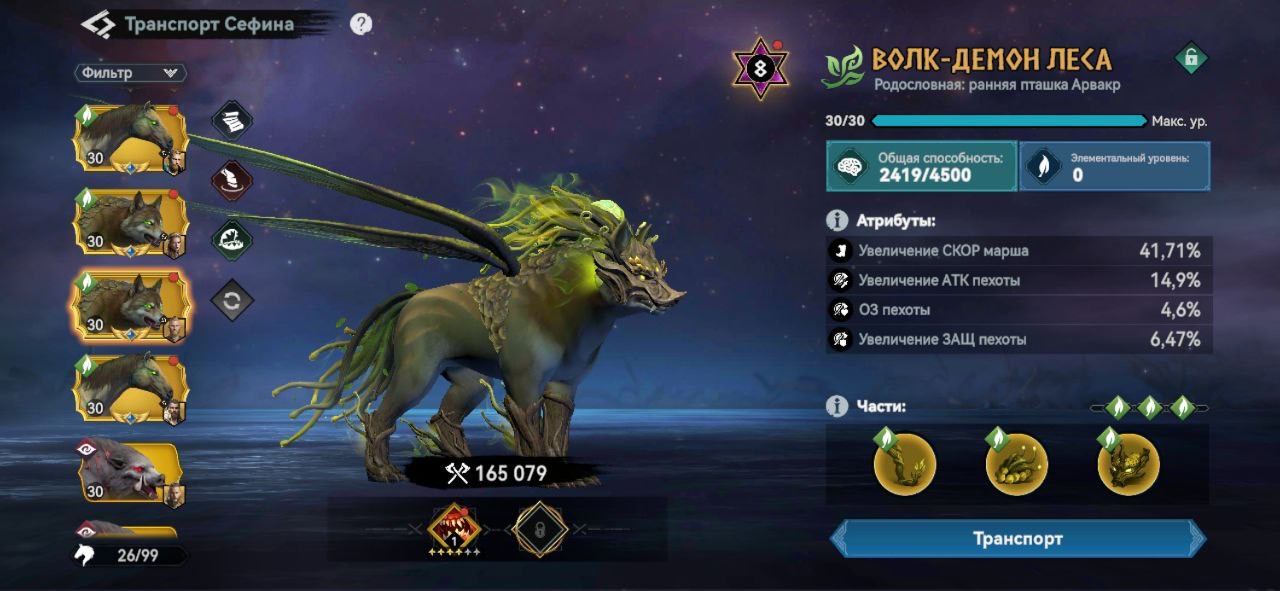Open the hoof icon beside the mount list

click(x=232, y=181)
